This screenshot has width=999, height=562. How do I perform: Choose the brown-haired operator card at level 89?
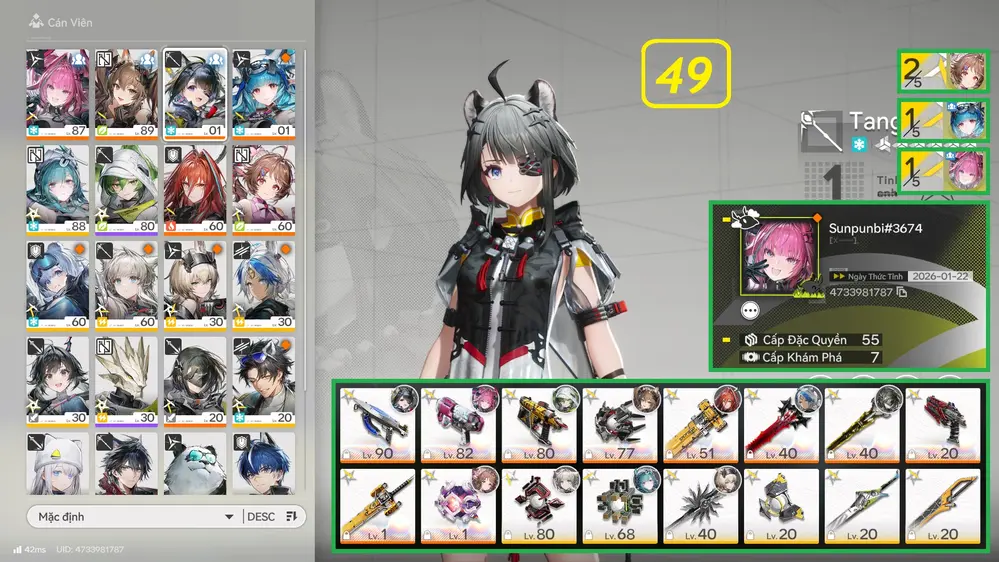pyautogui.click(x=127, y=92)
